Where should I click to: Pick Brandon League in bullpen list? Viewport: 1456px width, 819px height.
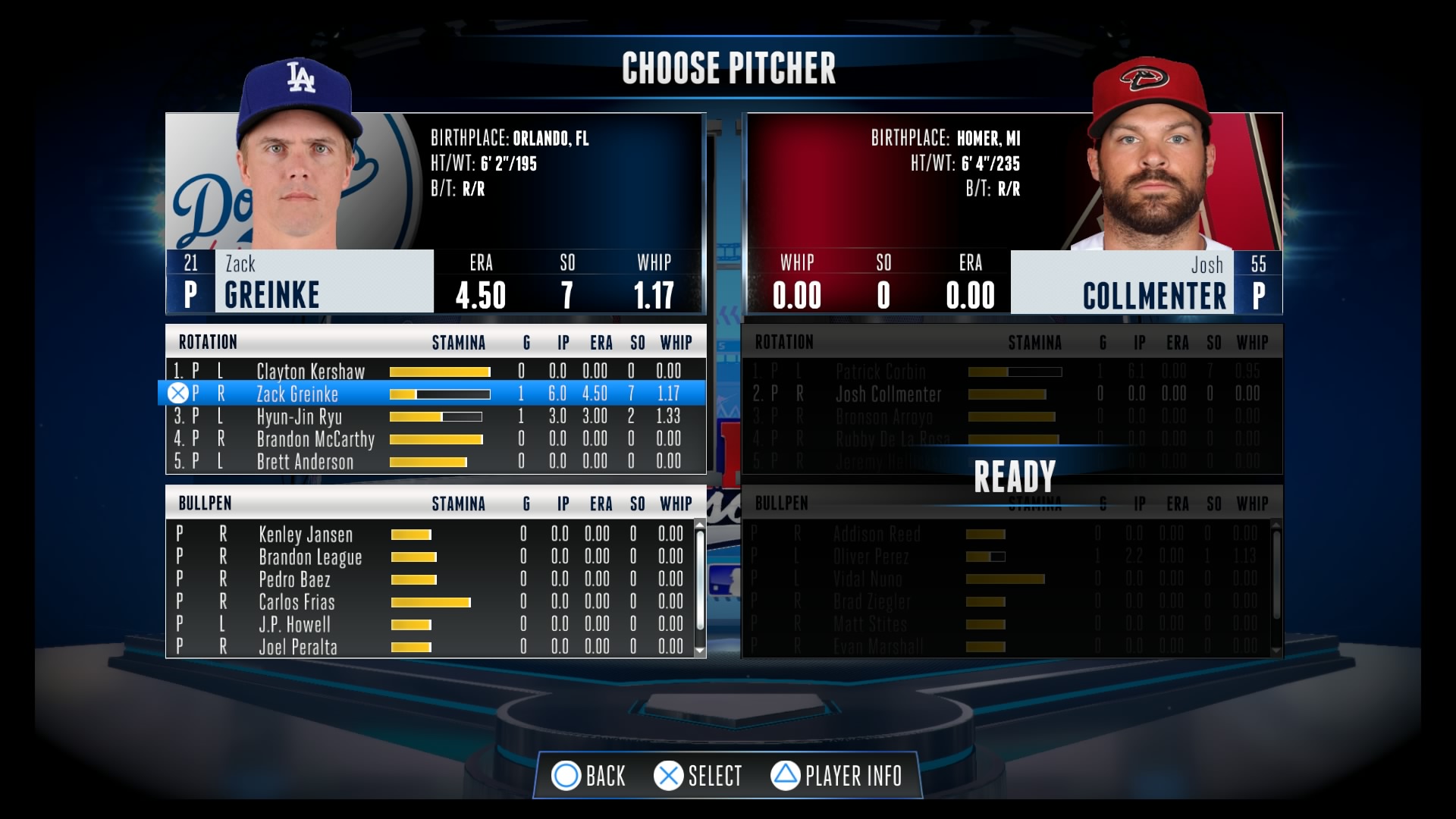310,557
